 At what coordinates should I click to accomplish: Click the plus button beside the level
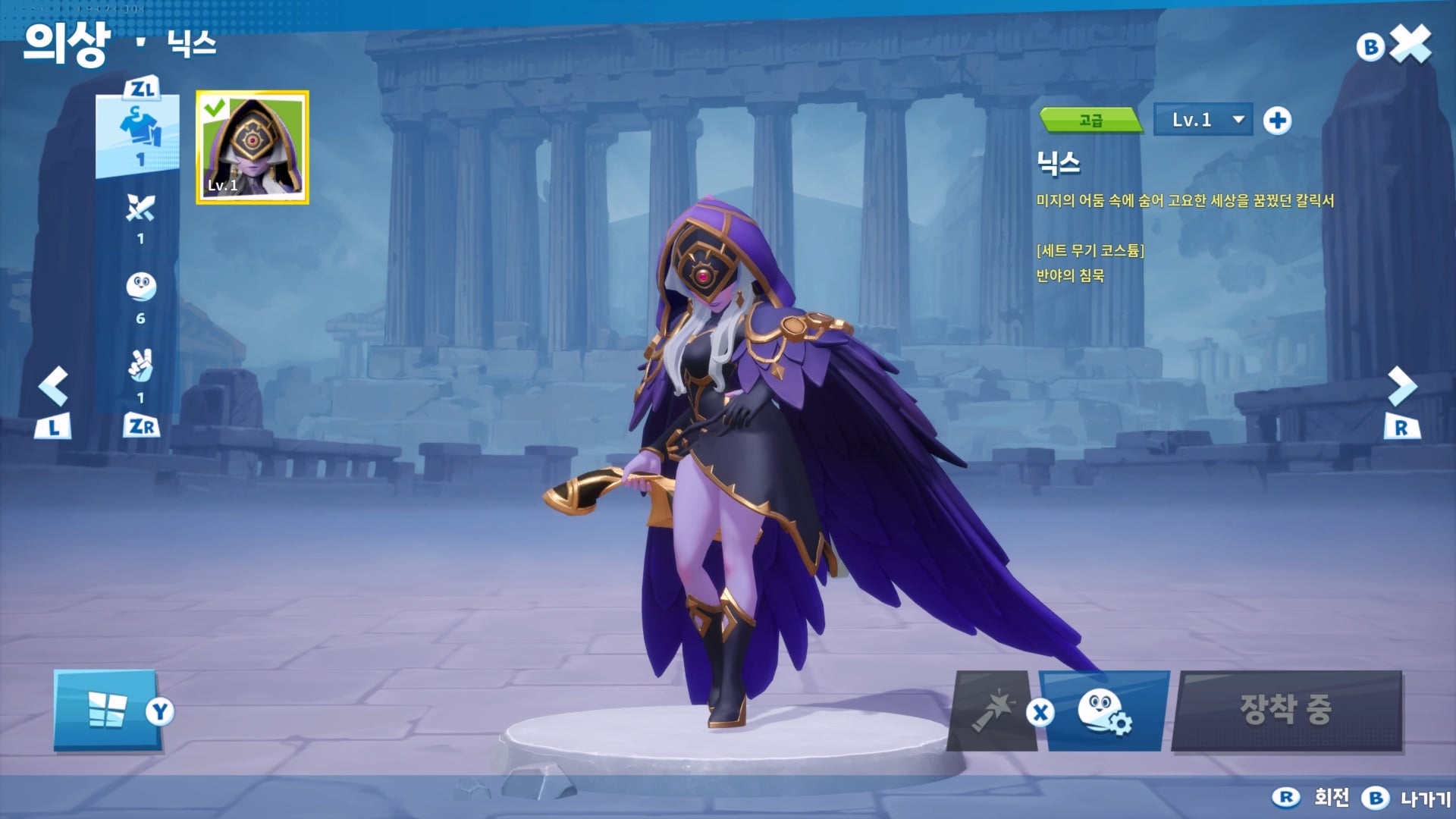point(1277,120)
